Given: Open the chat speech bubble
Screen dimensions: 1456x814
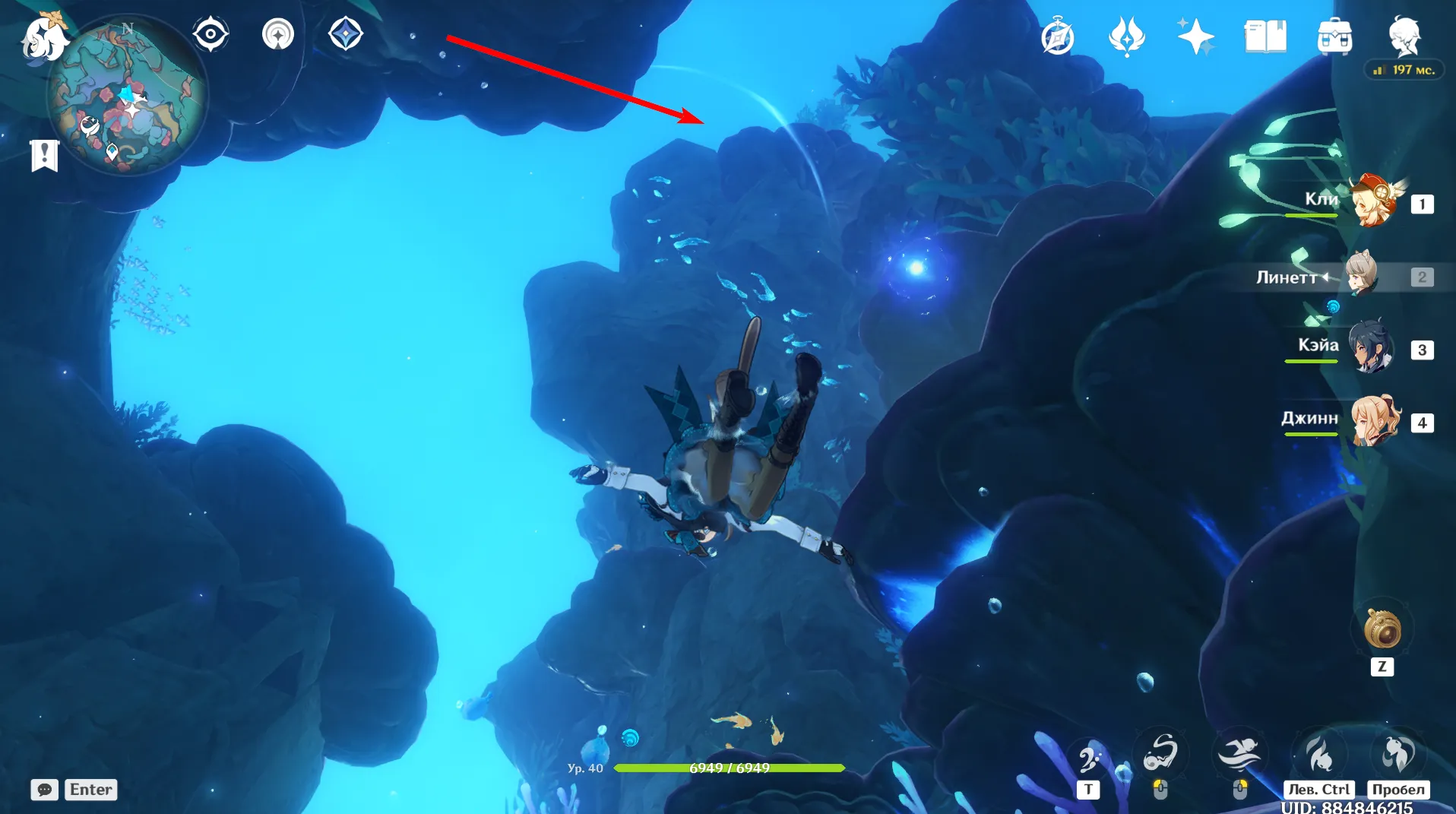Looking at the screenshot, I should pos(45,790).
